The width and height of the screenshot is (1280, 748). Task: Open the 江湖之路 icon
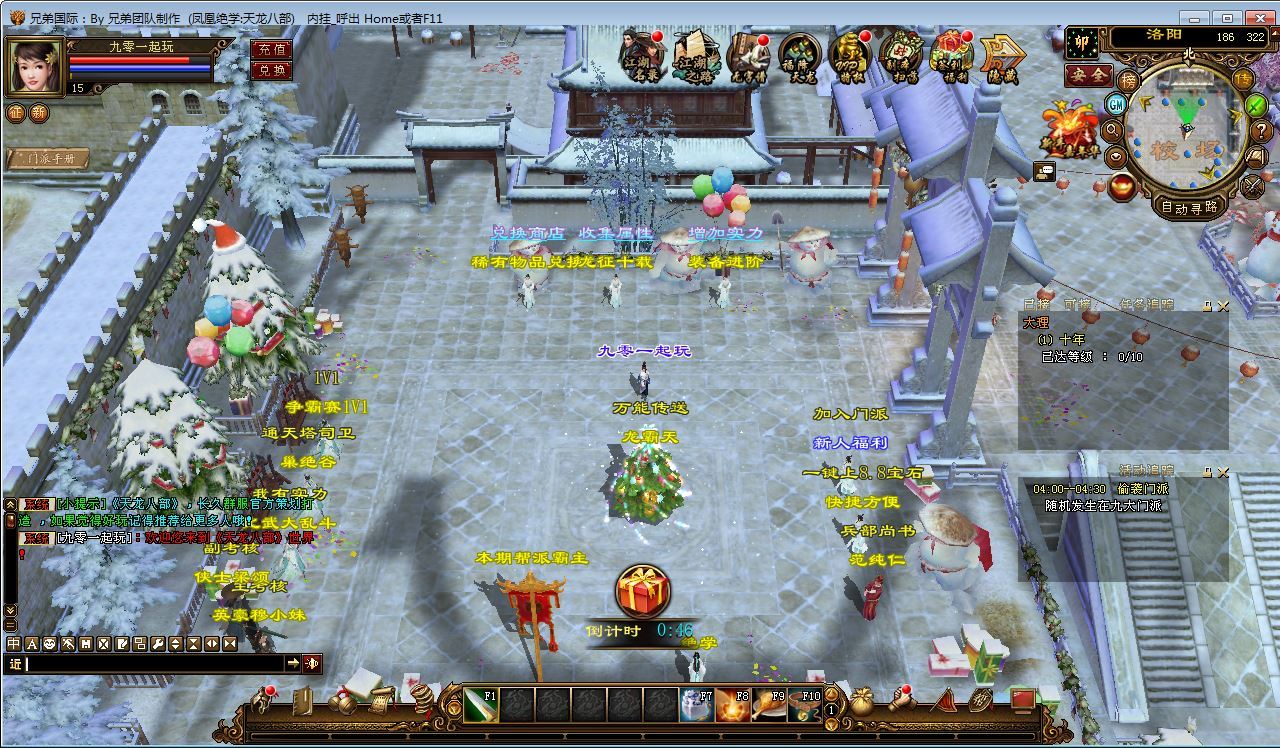coord(695,56)
